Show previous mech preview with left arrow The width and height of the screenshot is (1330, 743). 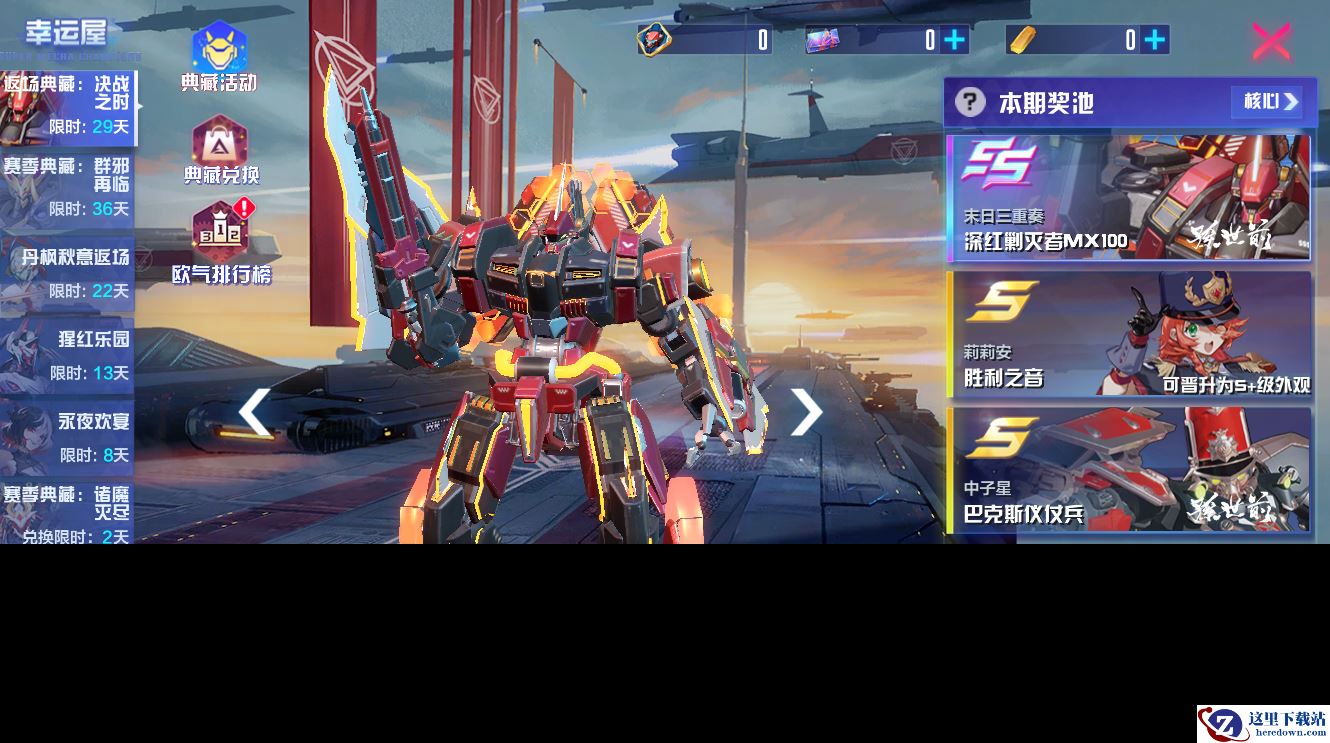coord(254,412)
